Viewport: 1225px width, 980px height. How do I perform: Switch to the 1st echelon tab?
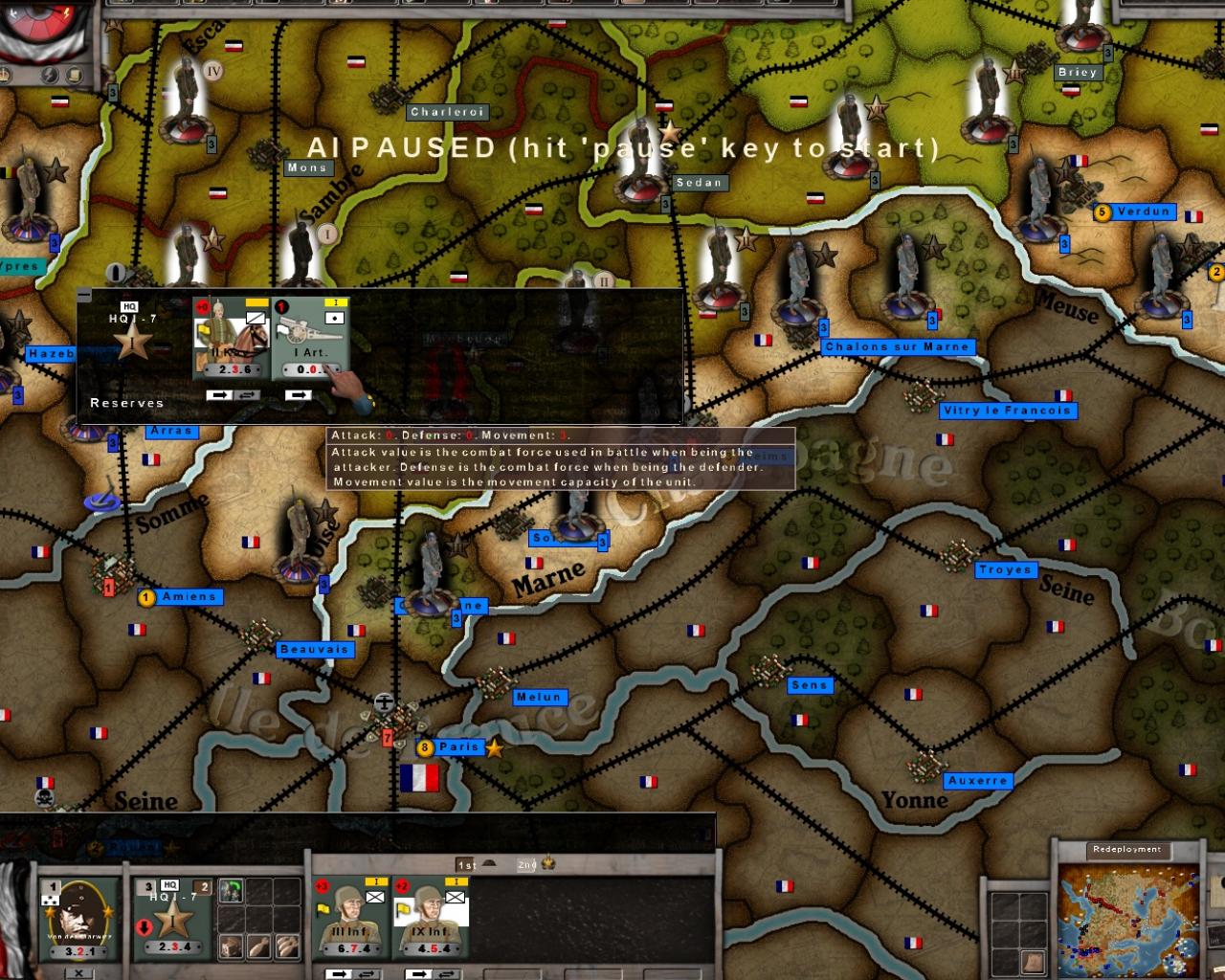click(x=465, y=864)
